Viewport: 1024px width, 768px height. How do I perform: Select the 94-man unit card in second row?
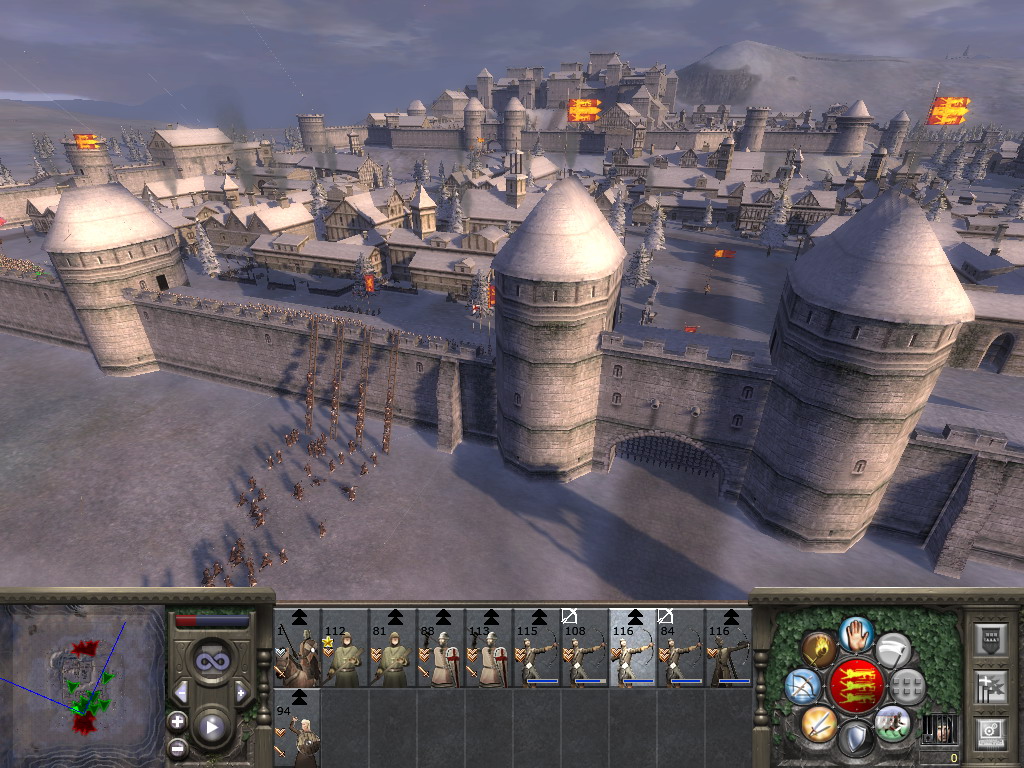297,728
